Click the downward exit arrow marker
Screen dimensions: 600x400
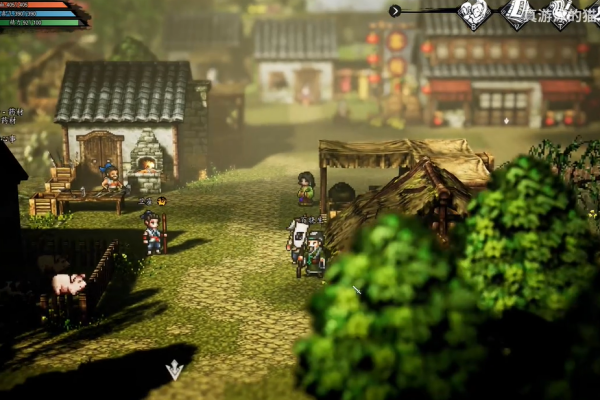174,370
